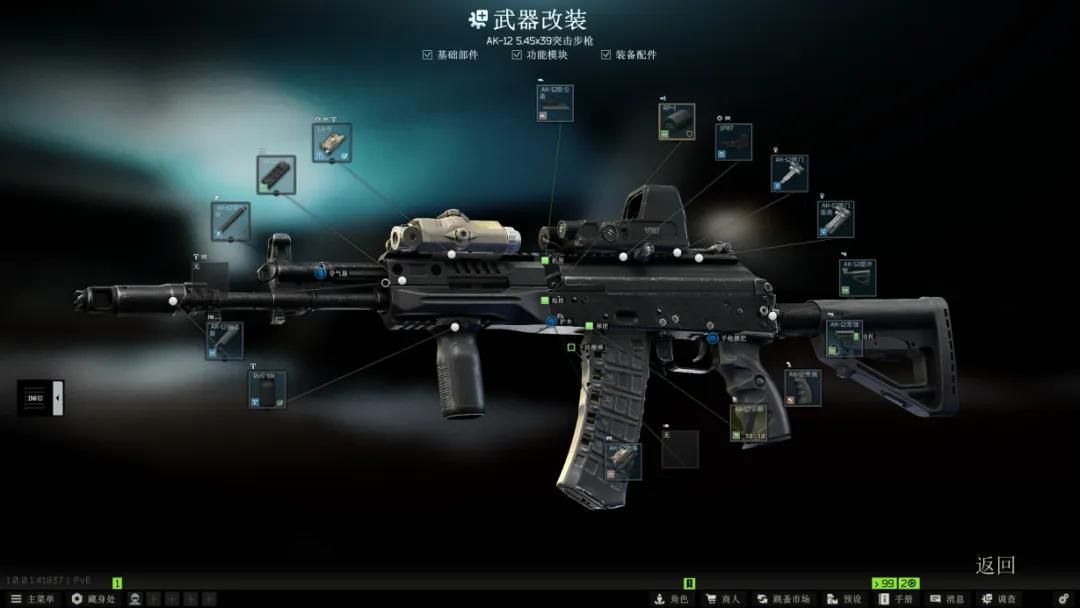
Task: Select the tan tactical flashlight mod slot
Action: [332, 143]
